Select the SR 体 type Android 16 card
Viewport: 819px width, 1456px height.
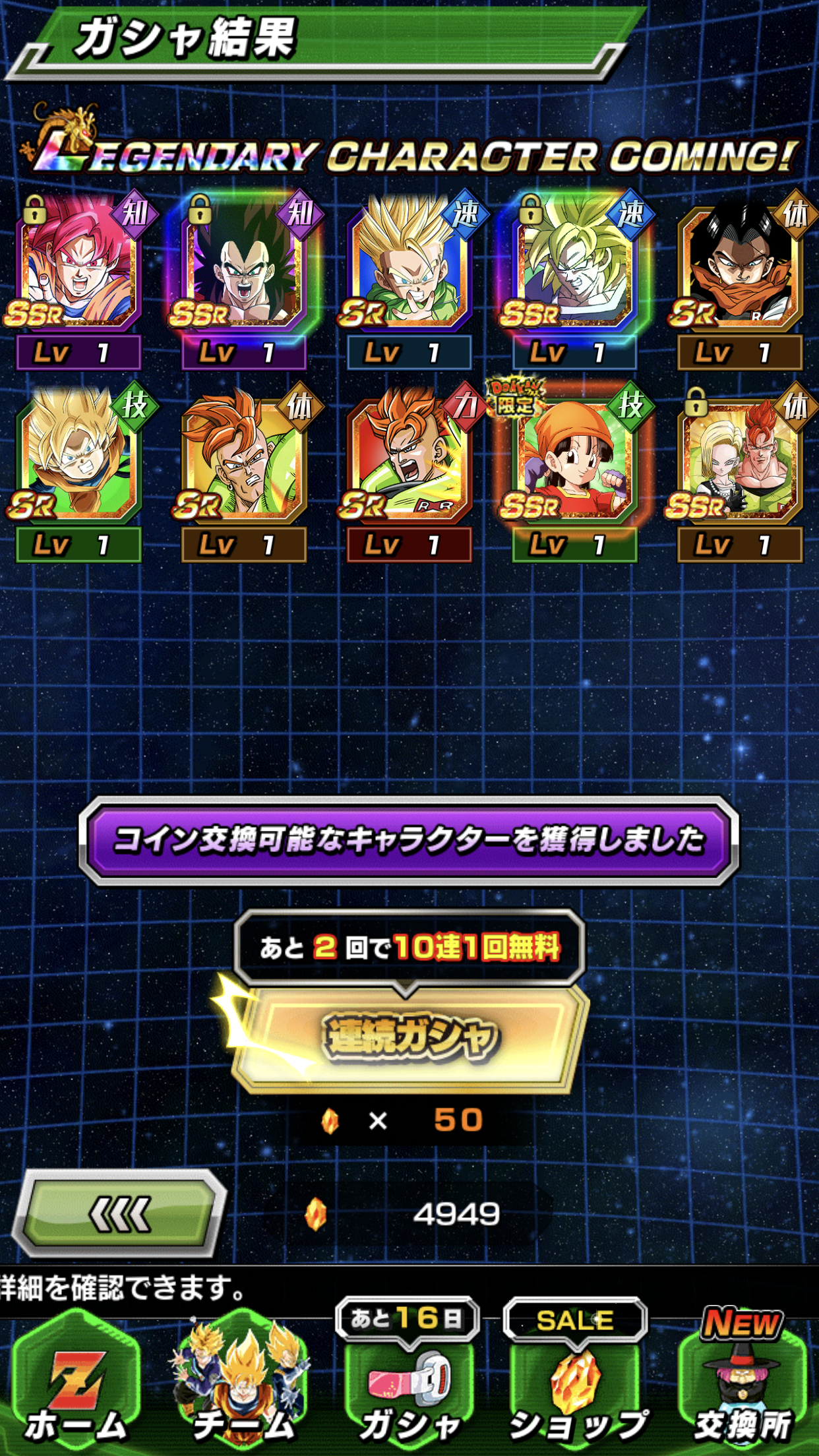(x=244, y=462)
